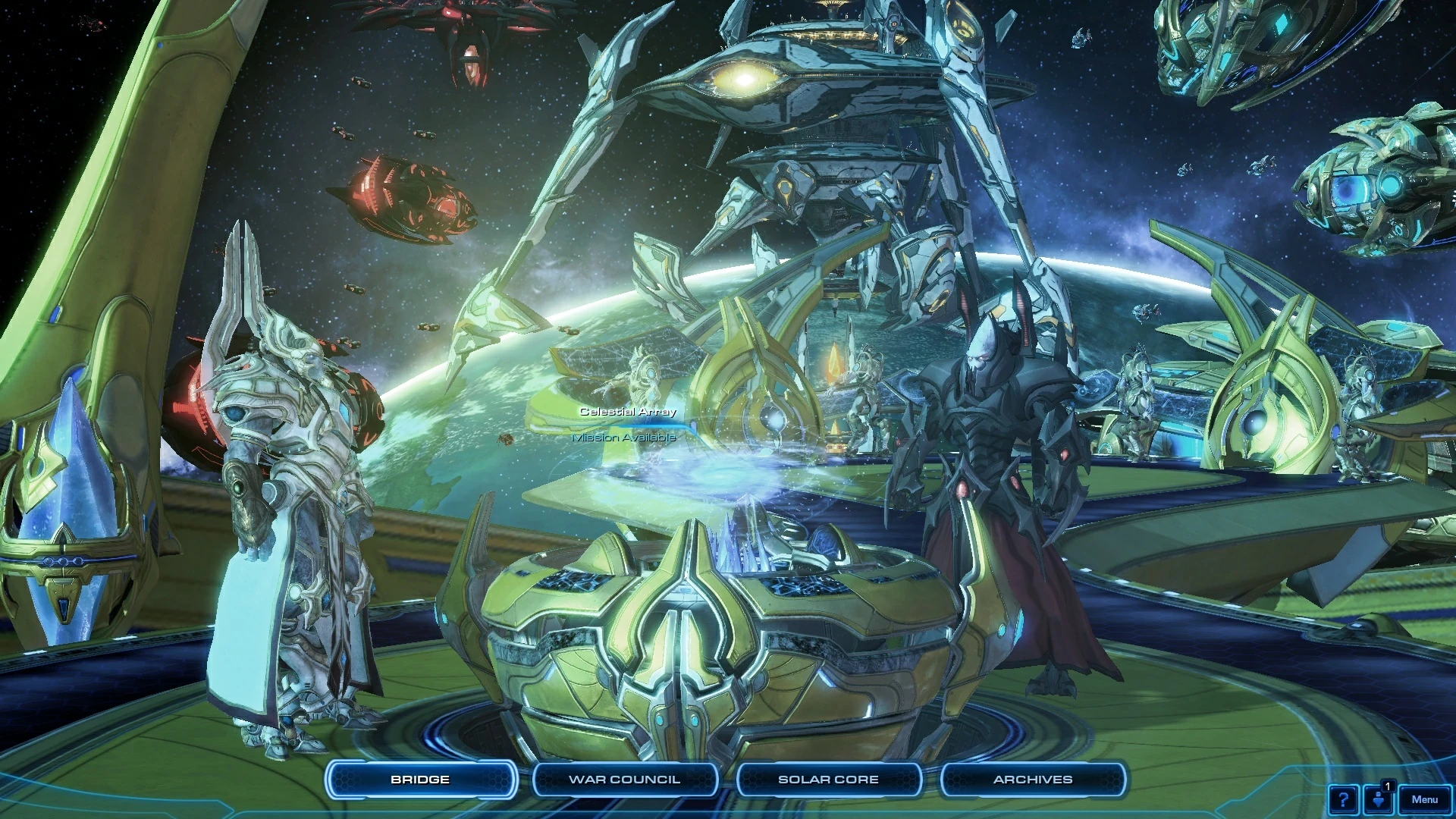Open the in-game Menu
Image resolution: width=1456 pixels, height=819 pixels.
coord(1425,799)
